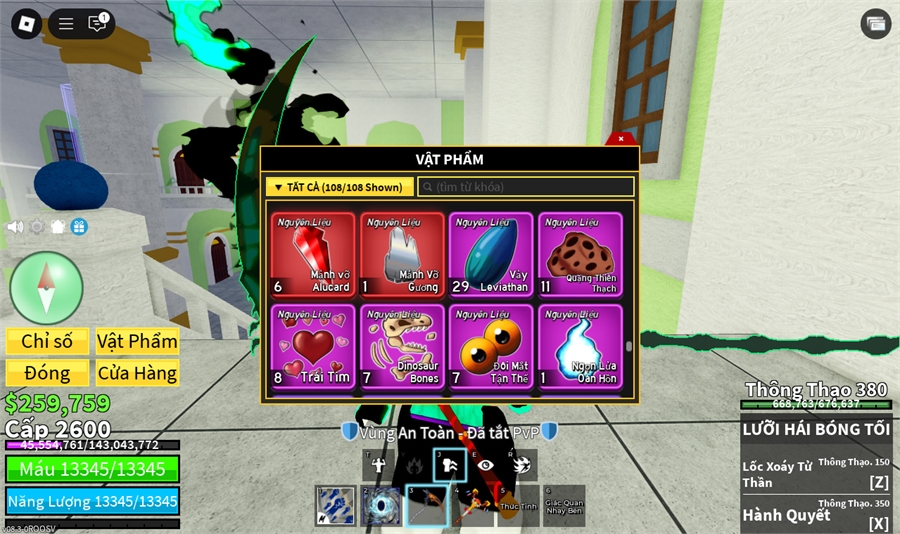Click the yellow Vật Phẩm button
Screen dimensions: 900x534
pos(137,341)
